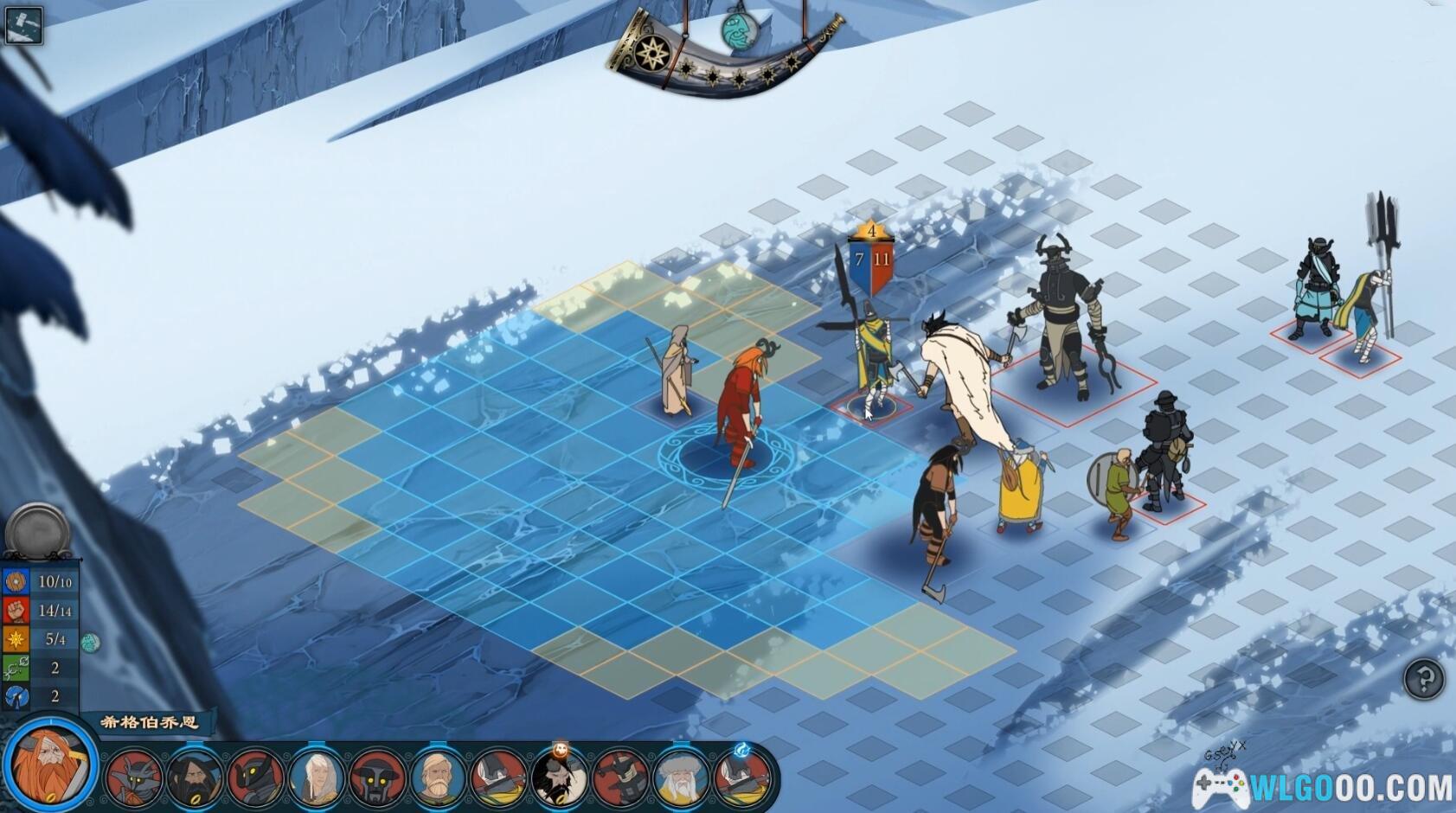Choose the white-haired woman portrait in turn order
This screenshot has height=813, width=1456.
point(316,778)
